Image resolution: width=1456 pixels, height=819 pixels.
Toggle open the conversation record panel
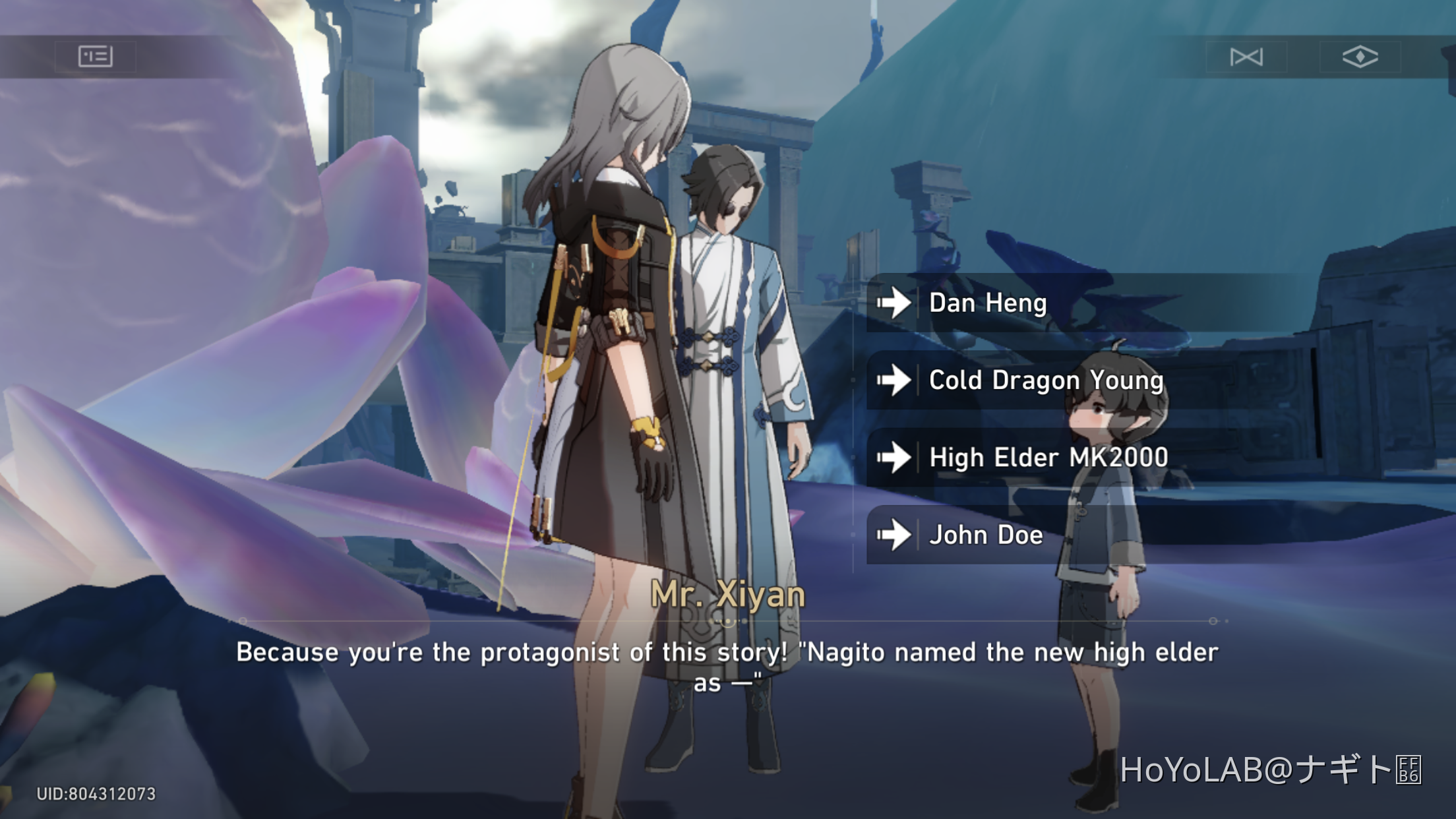coord(96,56)
